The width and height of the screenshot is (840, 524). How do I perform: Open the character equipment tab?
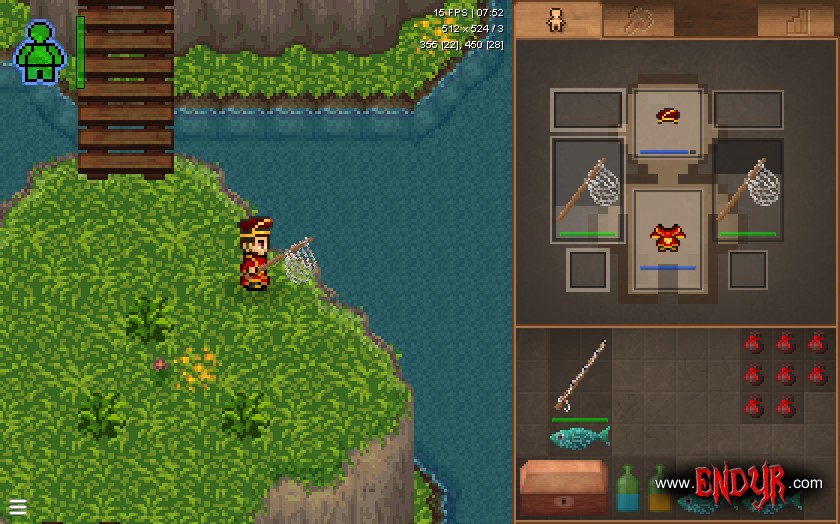[557, 20]
